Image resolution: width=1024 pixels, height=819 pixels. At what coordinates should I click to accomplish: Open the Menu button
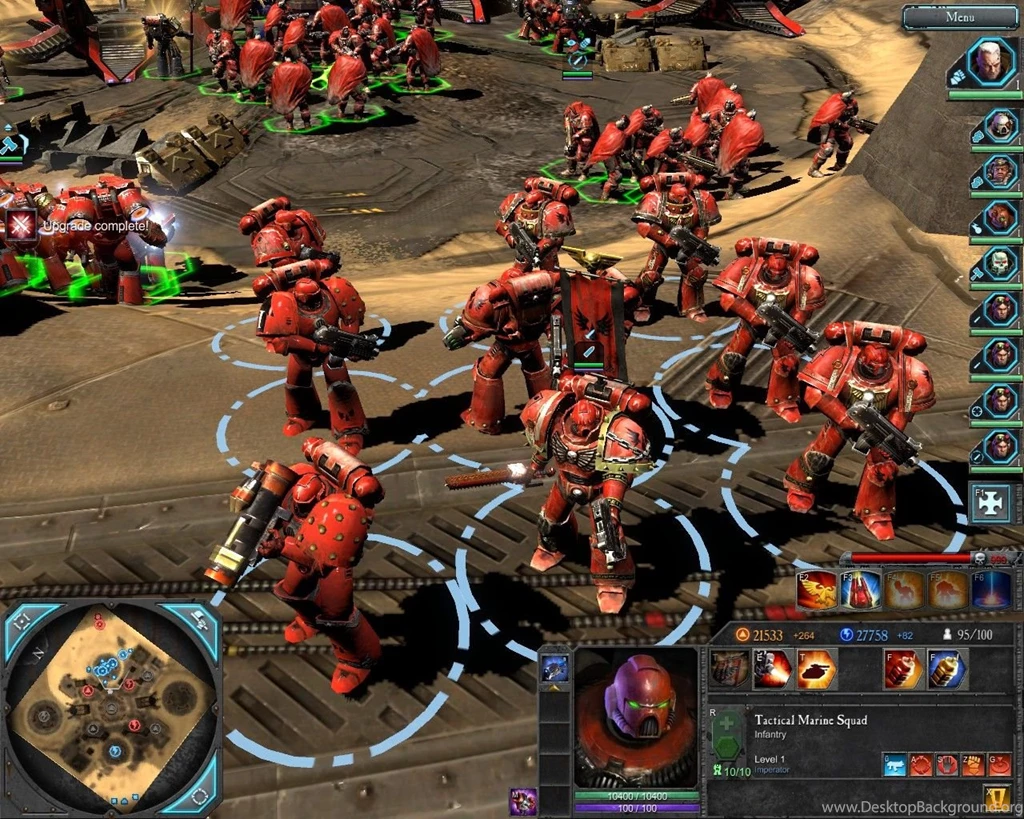[960, 17]
